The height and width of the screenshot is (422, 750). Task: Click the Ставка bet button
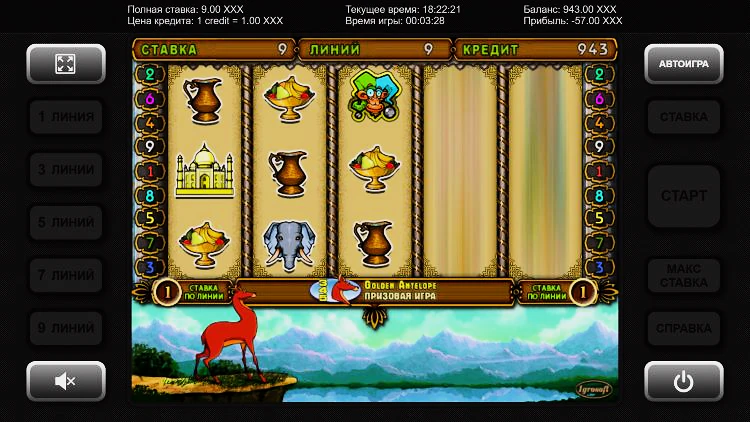pos(683,117)
